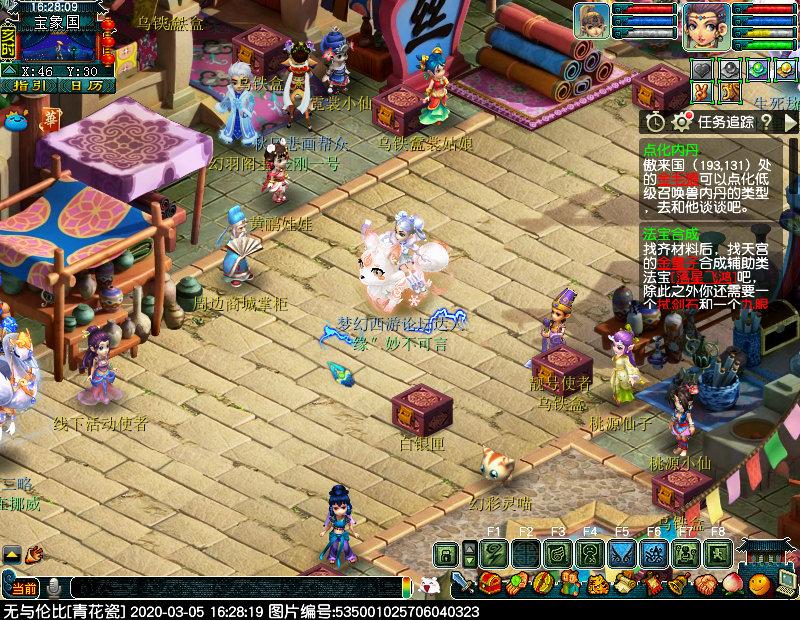Activate the F5 blue wings skill
The width and height of the screenshot is (800, 620).
pyautogui.click(x=621, y=553)
